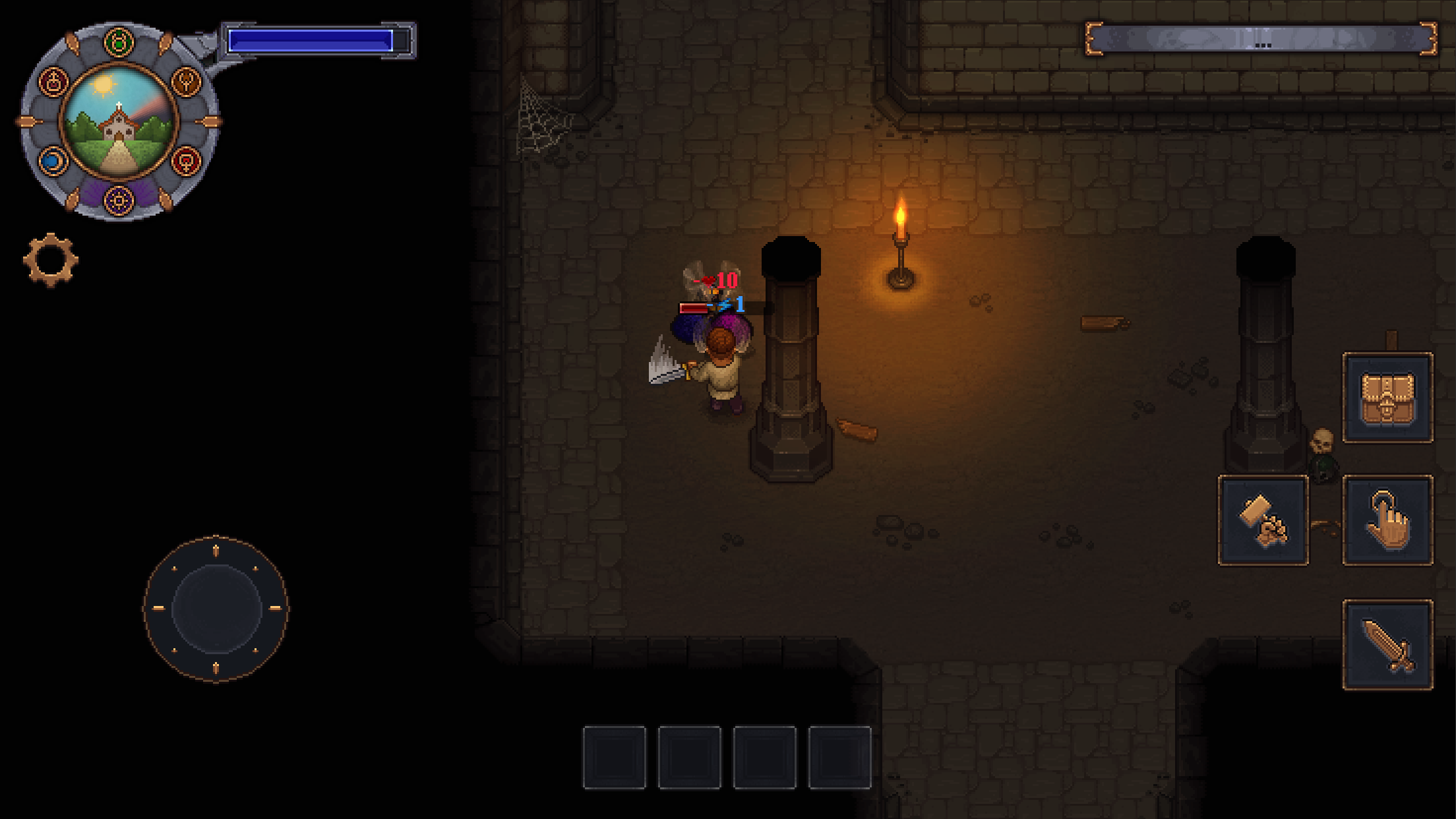Tap the red alchemy flask emblem on the dial
The image size is (1456, 819).
pos(53,81)
